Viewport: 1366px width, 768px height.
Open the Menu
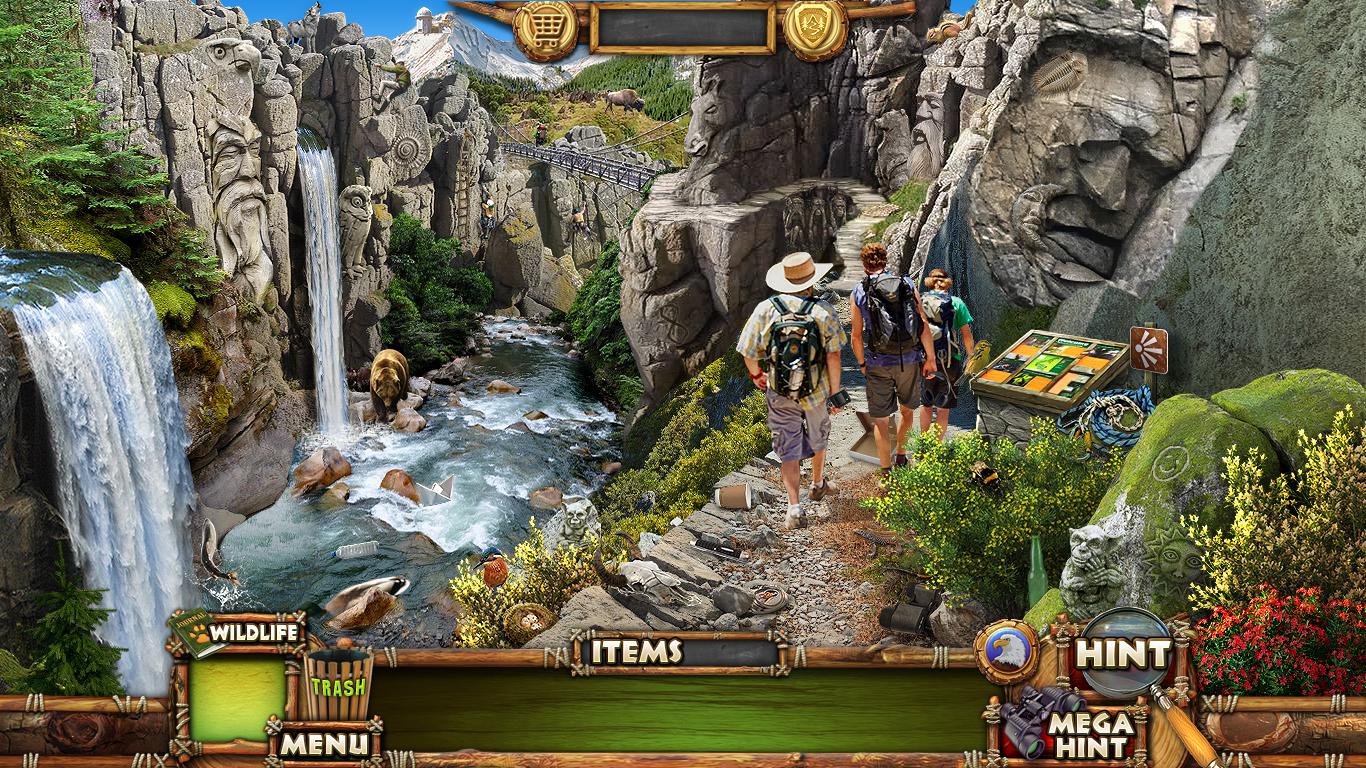pyautogui.click(x=324, y=743)
